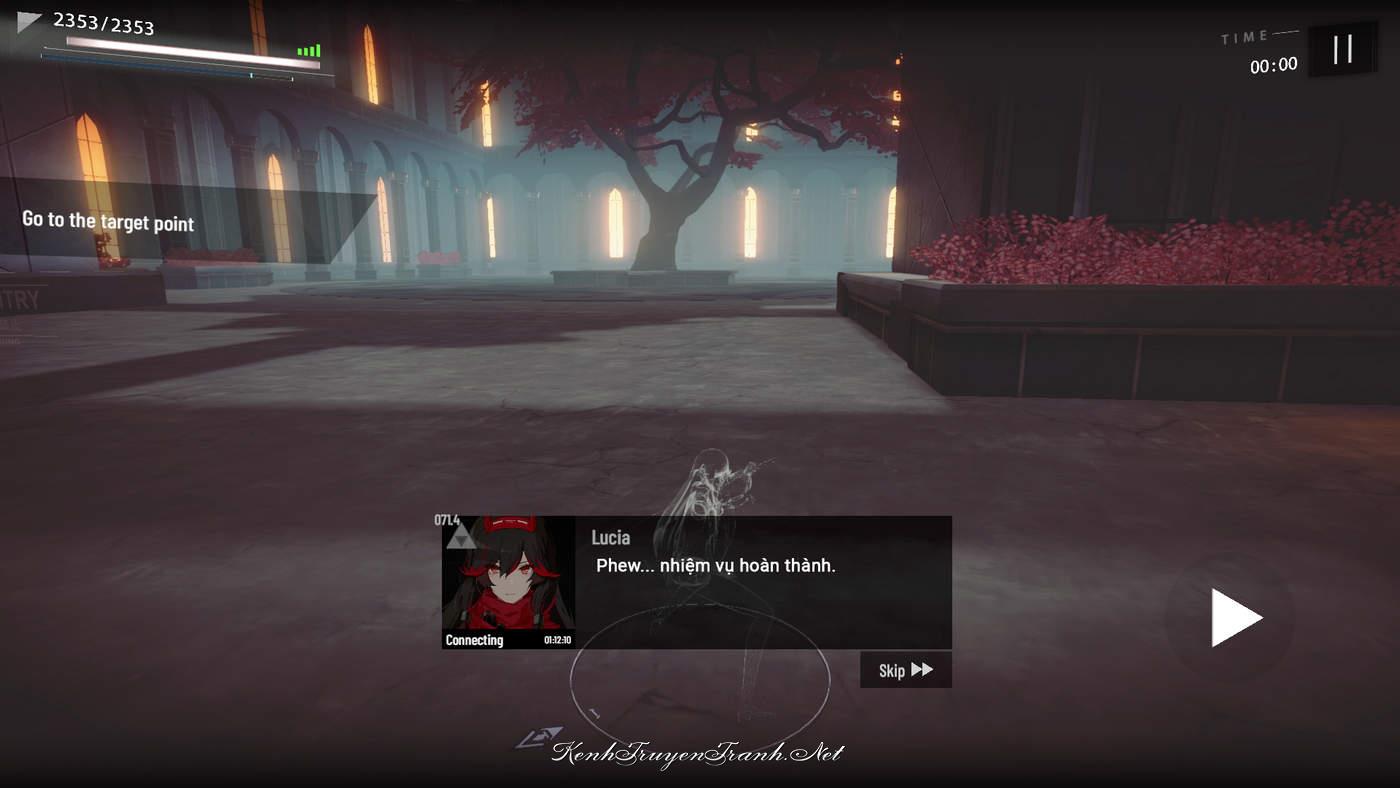Skip the Lucia dialogue
Screen dimensions: 1400x788
click(x=905, y=670)
